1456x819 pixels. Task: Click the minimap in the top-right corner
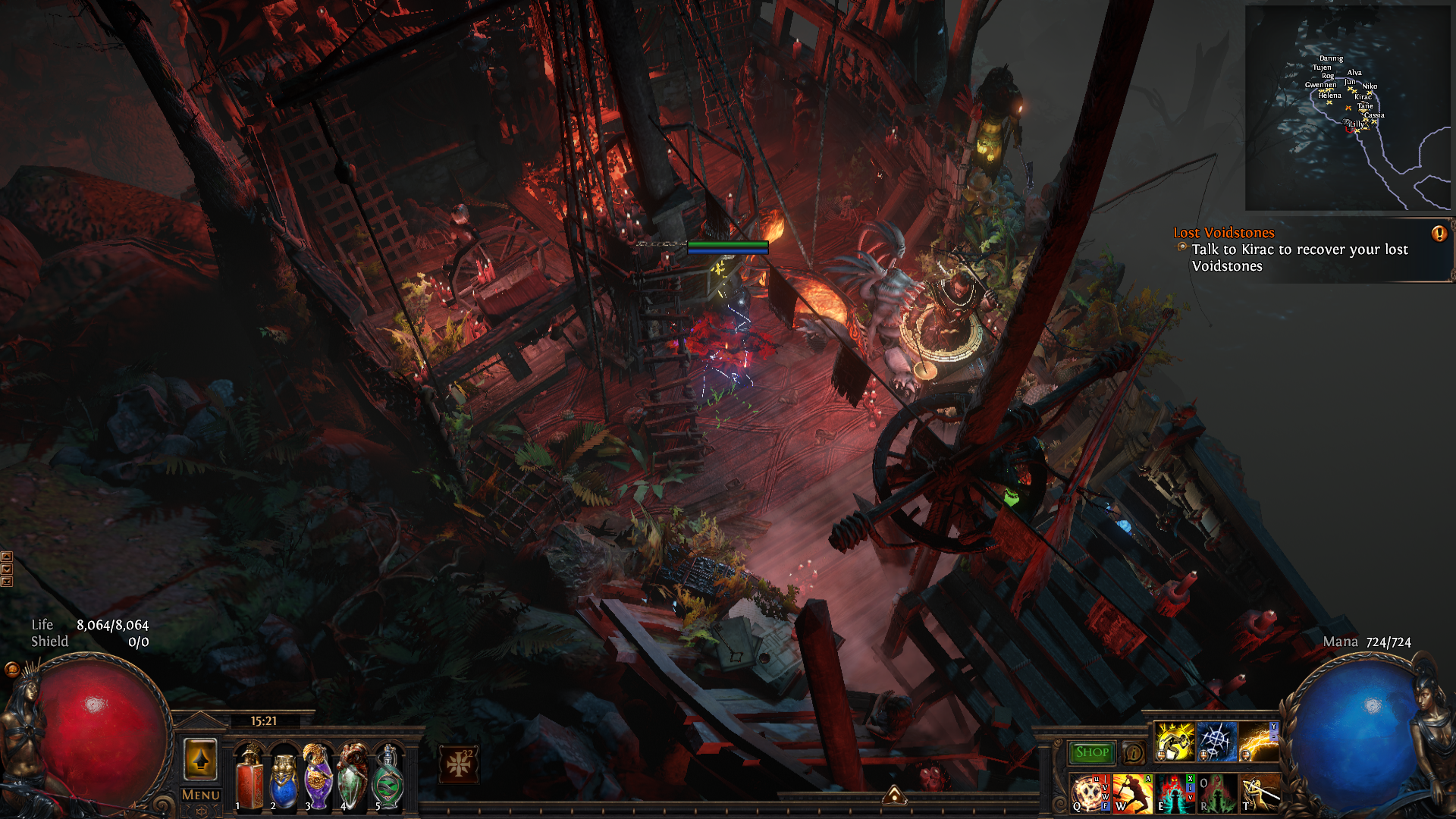[1348, 108]
